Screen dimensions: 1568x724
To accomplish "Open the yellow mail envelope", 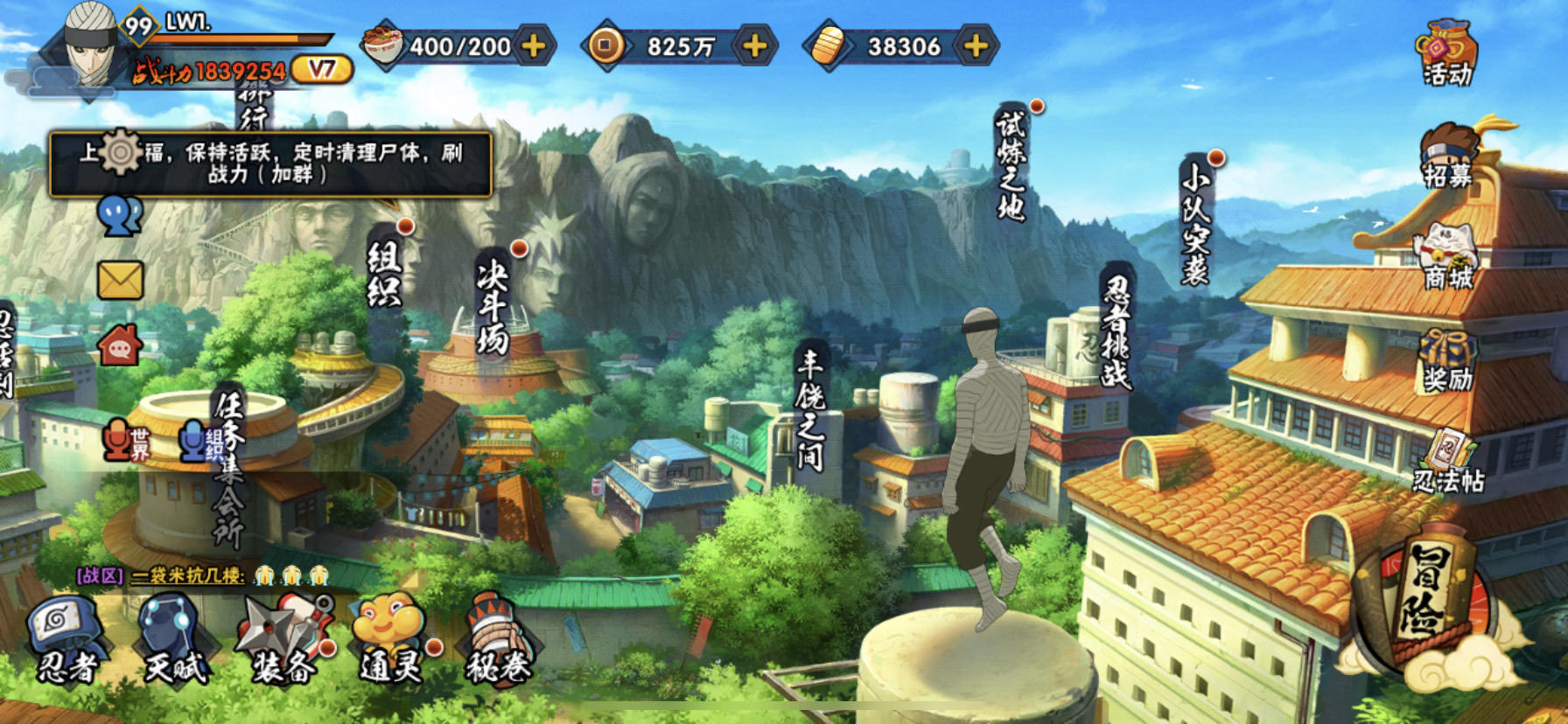I will tap(120, 281).
